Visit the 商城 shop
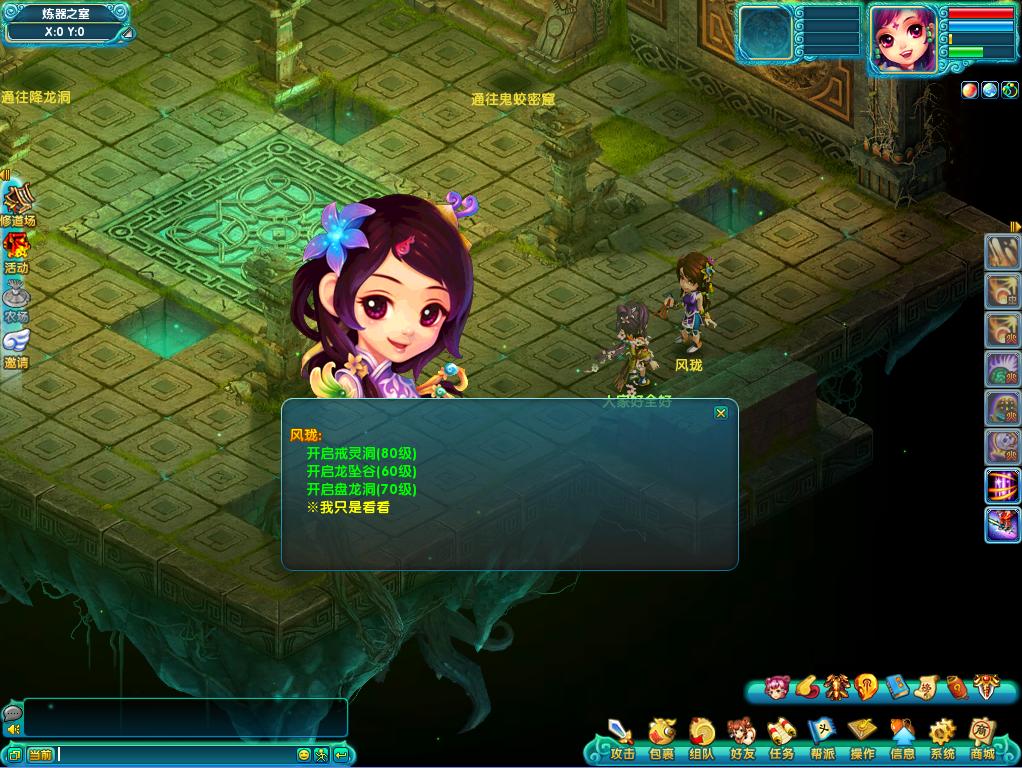The image size is (1022, 768). click(982, 741)
